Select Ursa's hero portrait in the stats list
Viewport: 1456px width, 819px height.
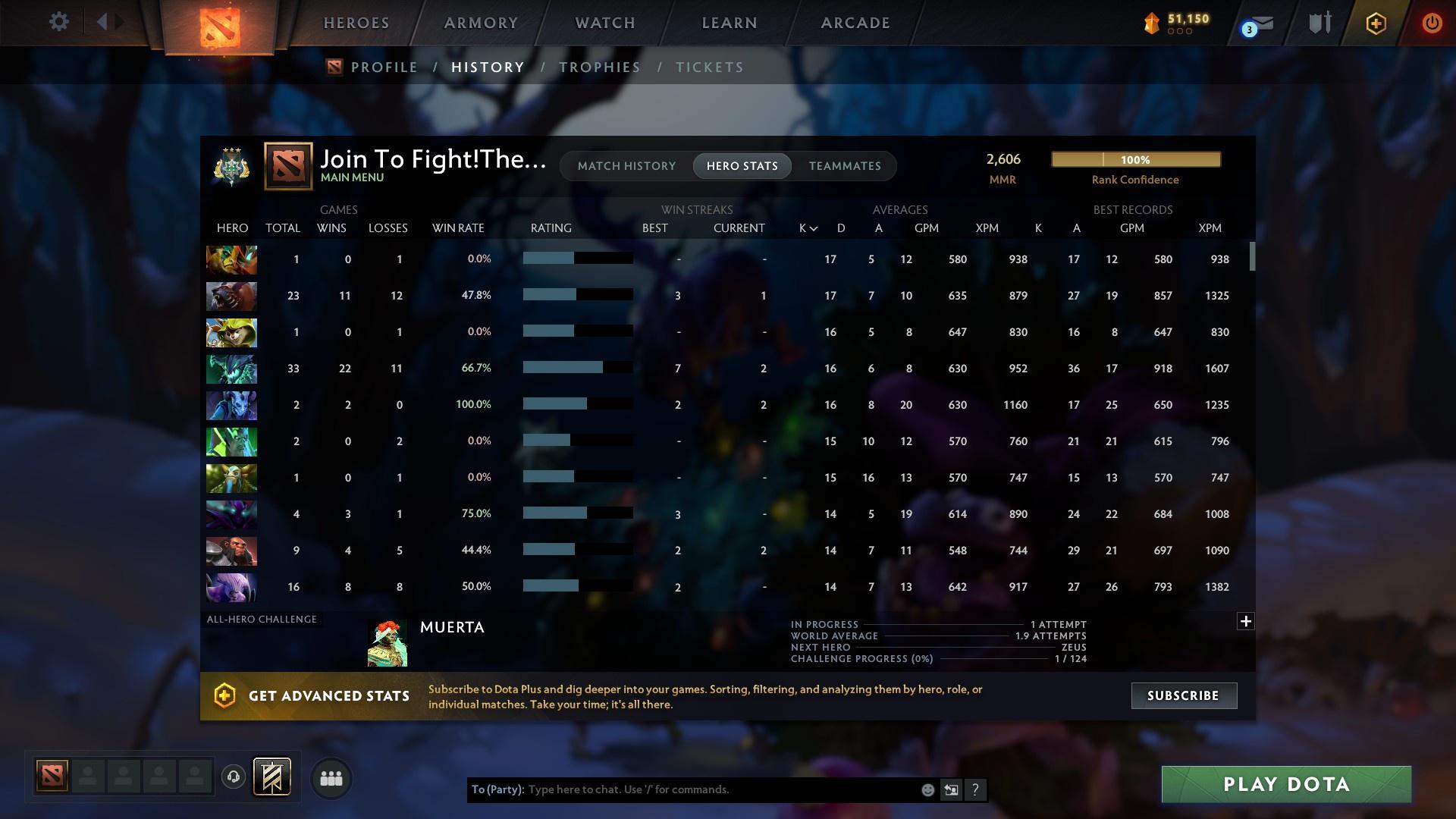[231, 296]
